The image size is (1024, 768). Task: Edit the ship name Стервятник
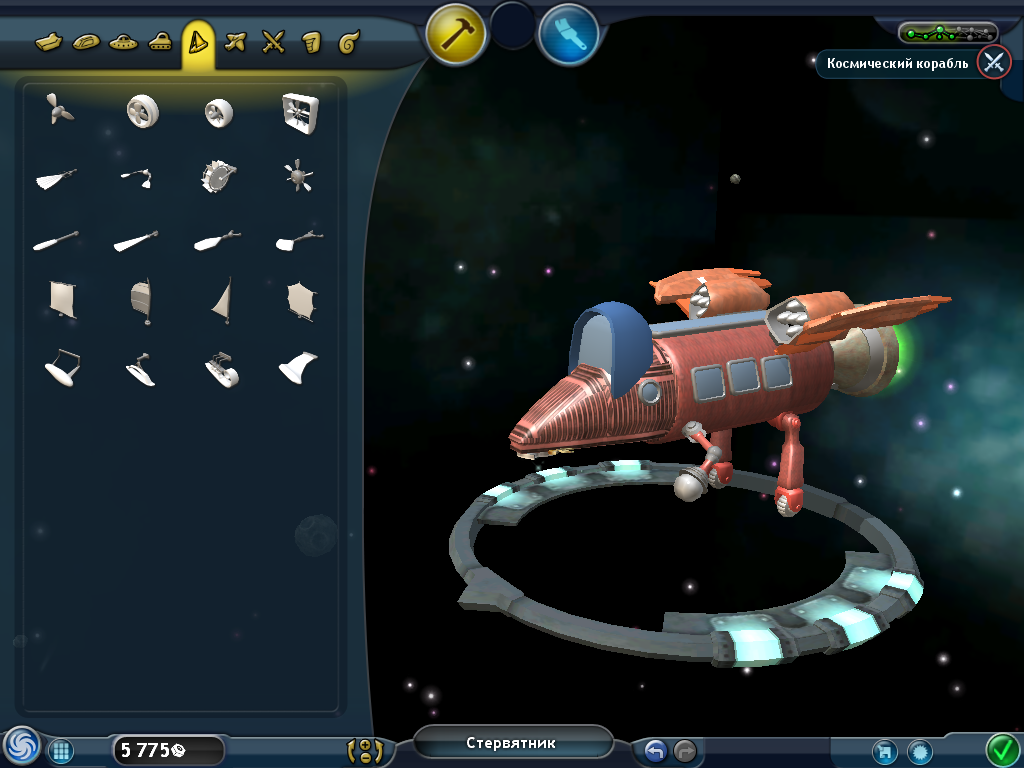pyautogui.click(x=511, y=743)
